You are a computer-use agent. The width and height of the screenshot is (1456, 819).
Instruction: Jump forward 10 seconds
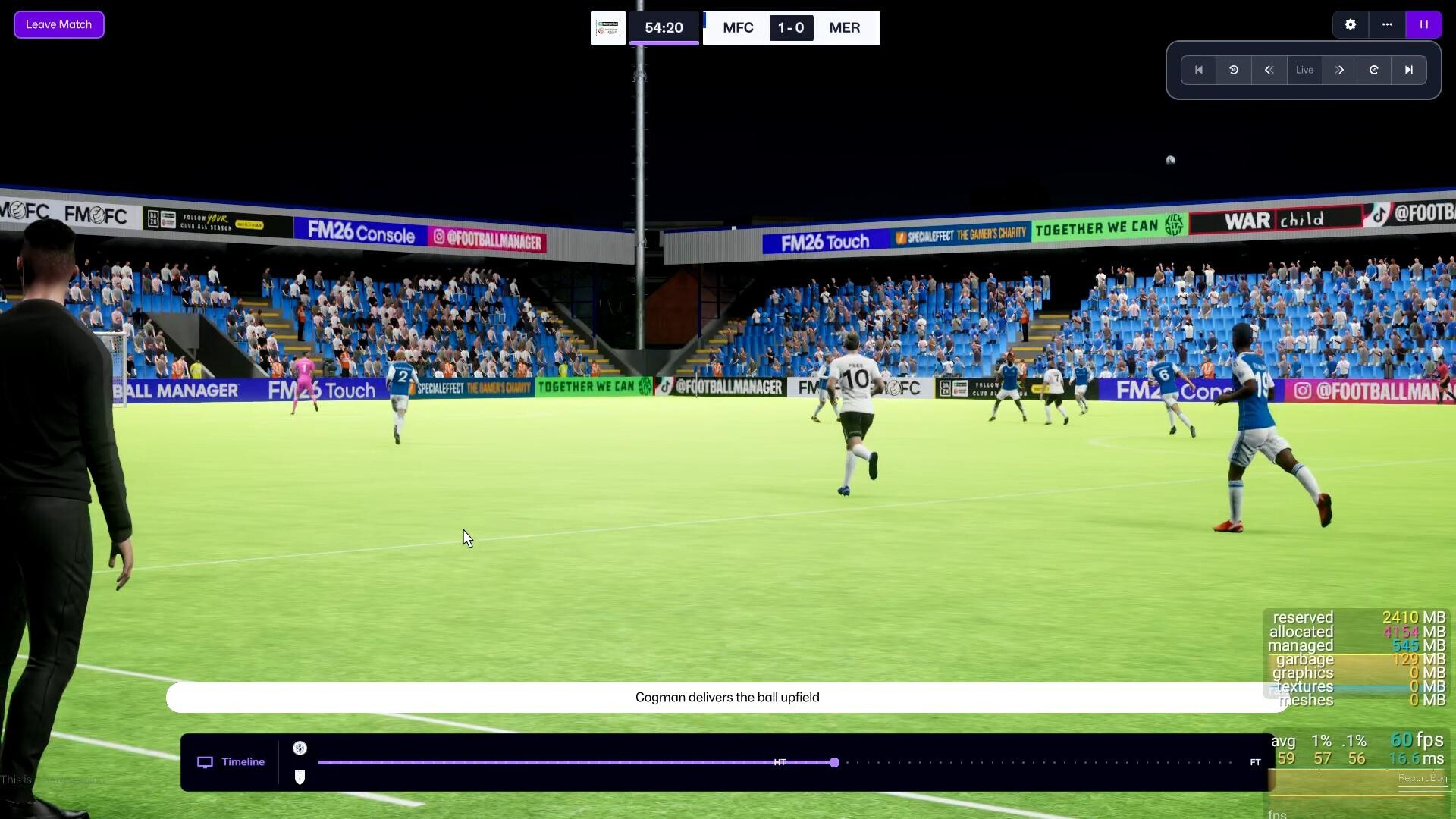pyautogui.click(x=1374, y=70)
